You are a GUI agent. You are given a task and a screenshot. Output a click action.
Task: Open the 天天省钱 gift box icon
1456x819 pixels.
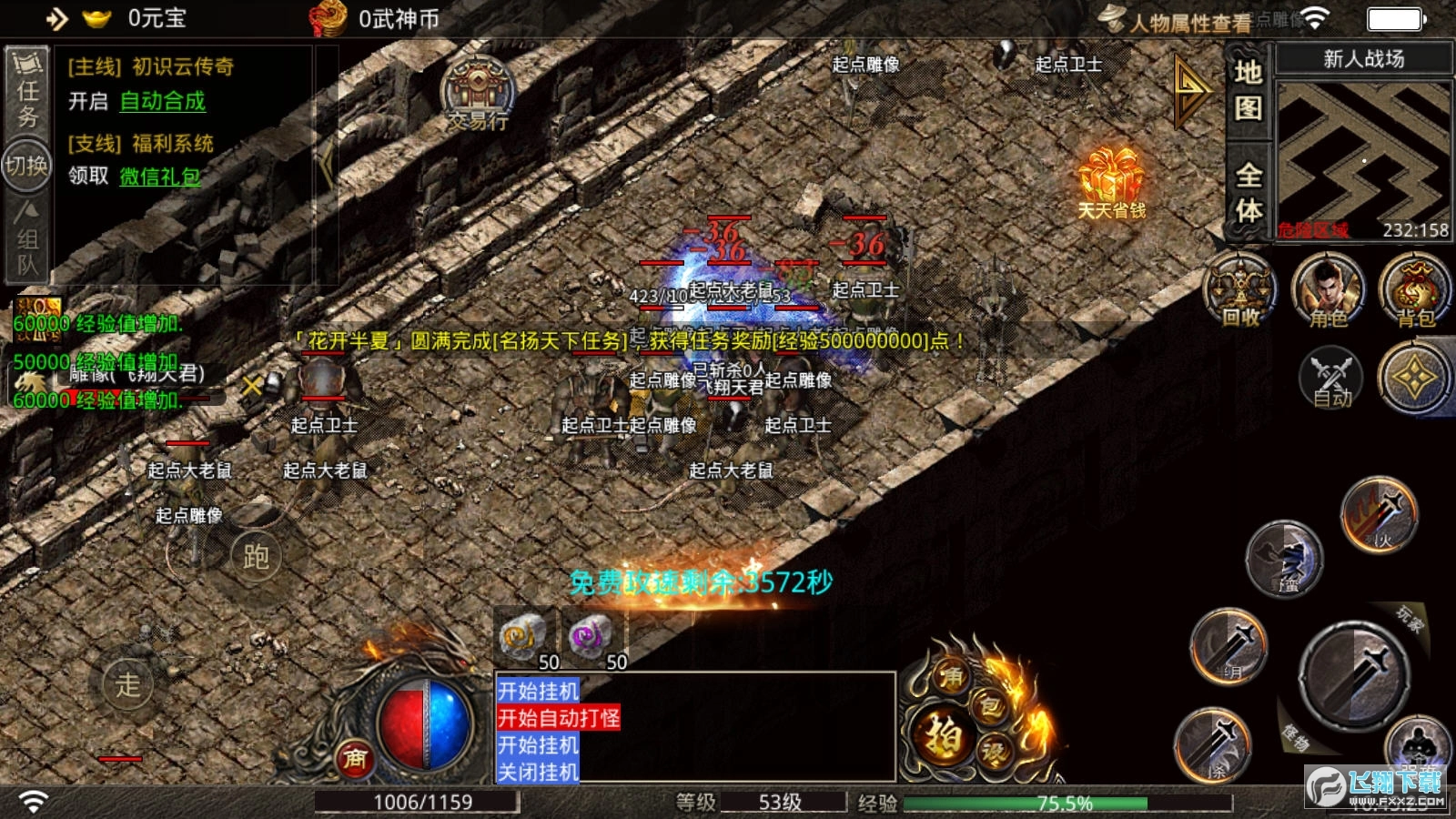1110,182
